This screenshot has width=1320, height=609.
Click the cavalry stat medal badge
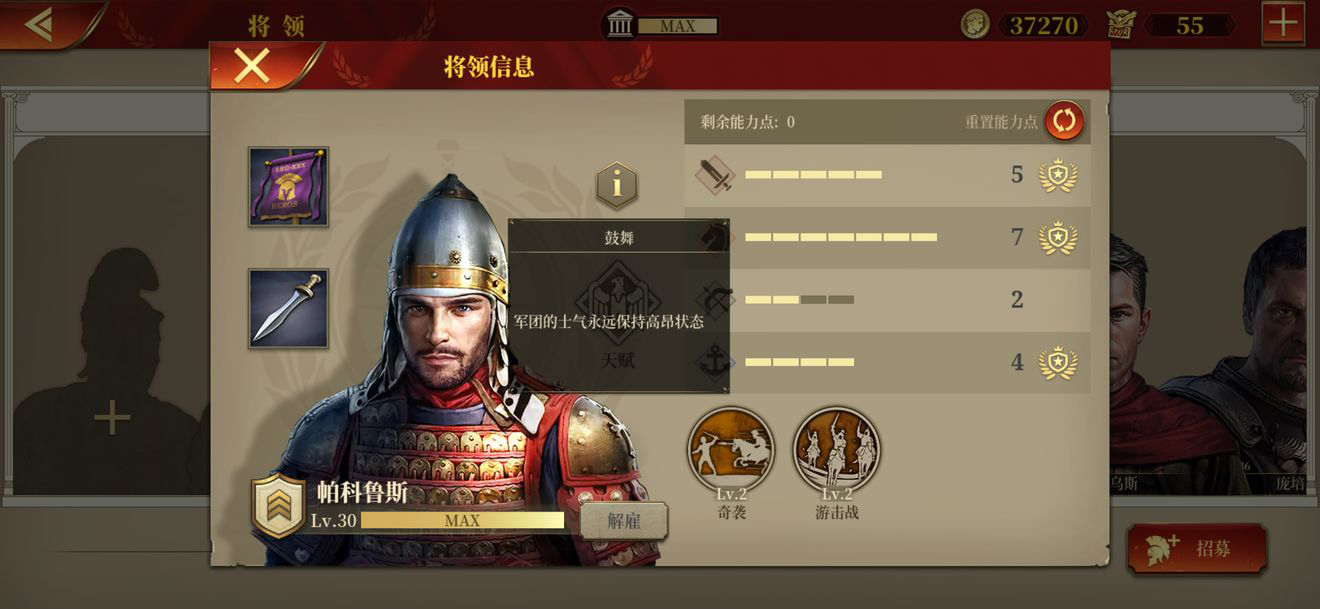pyautogui.click(x=1057, y=238)
